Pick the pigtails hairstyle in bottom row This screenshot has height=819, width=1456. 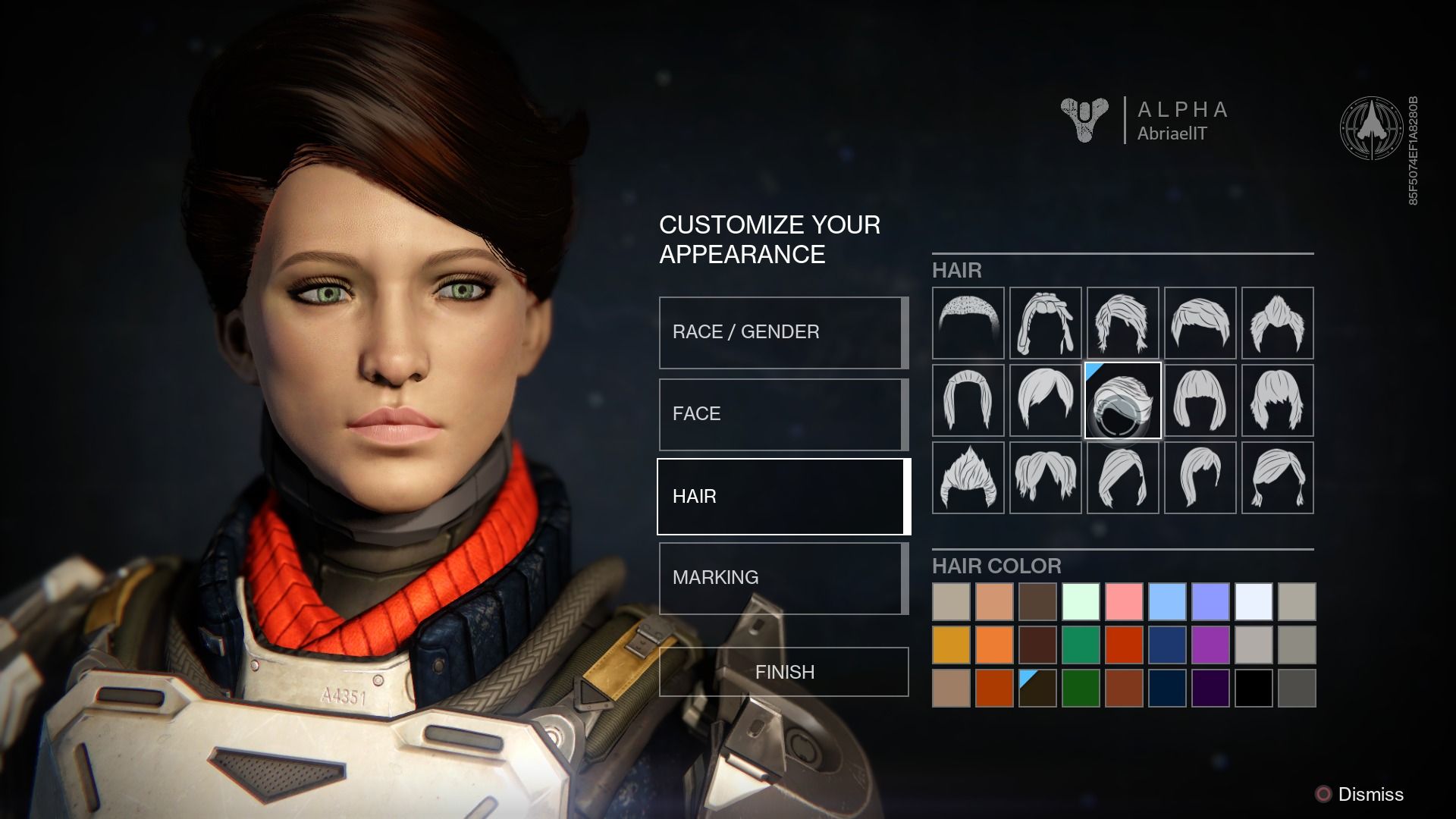click(1278, 478)
